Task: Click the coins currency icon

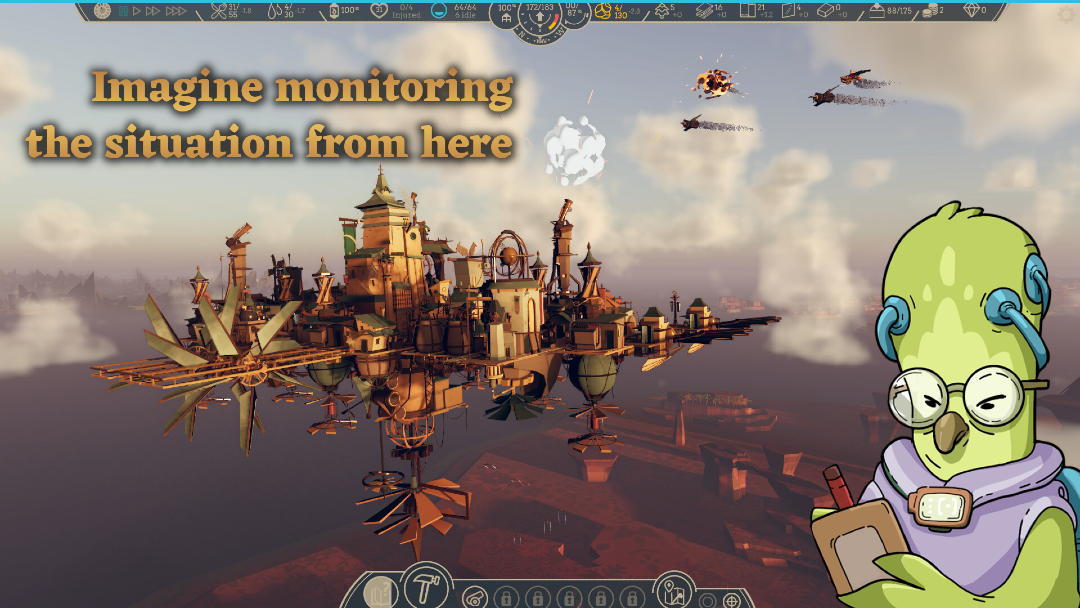Action: [930, 11]
